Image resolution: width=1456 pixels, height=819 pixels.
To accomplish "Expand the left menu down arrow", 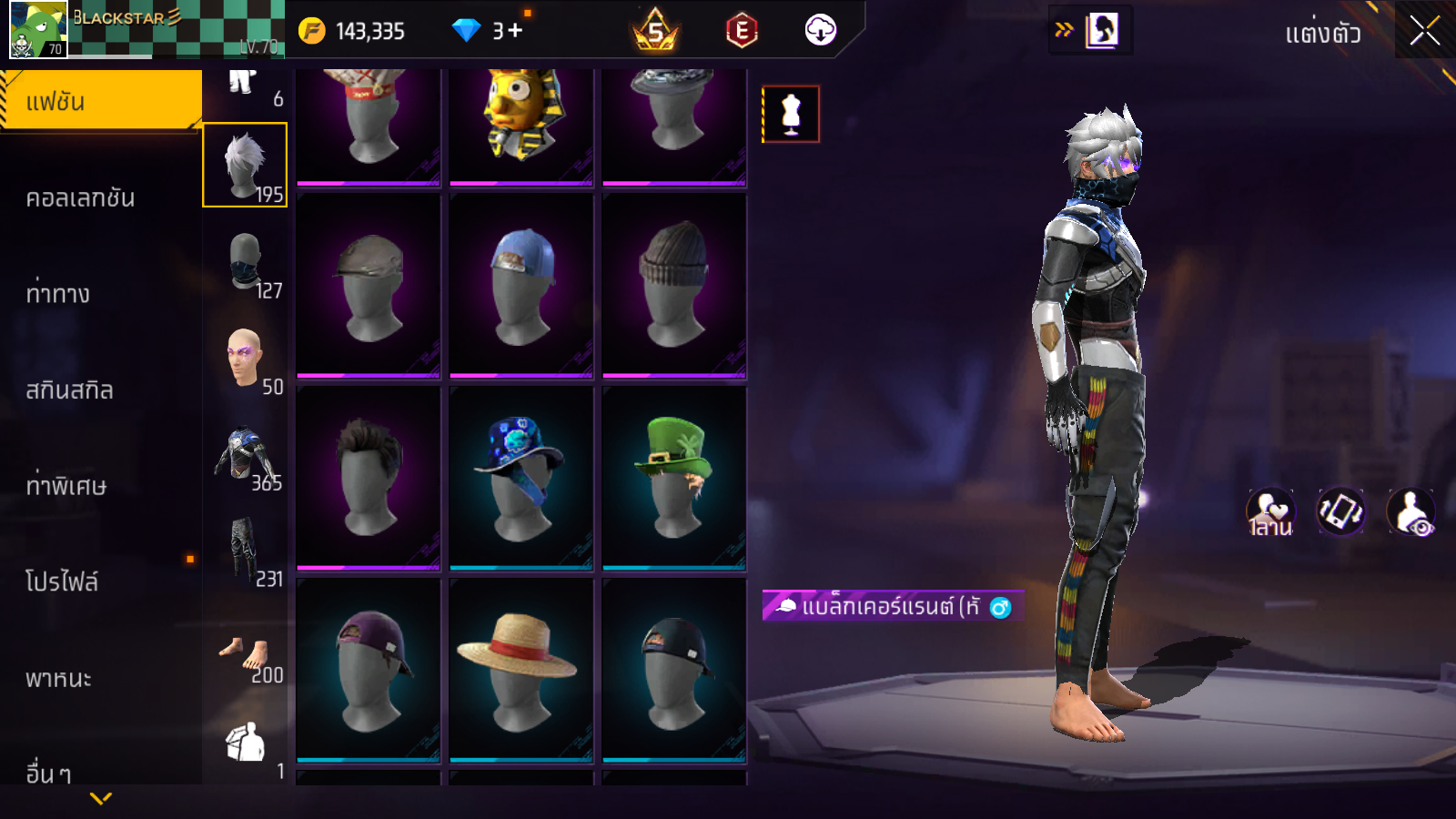I will point(101,798).
